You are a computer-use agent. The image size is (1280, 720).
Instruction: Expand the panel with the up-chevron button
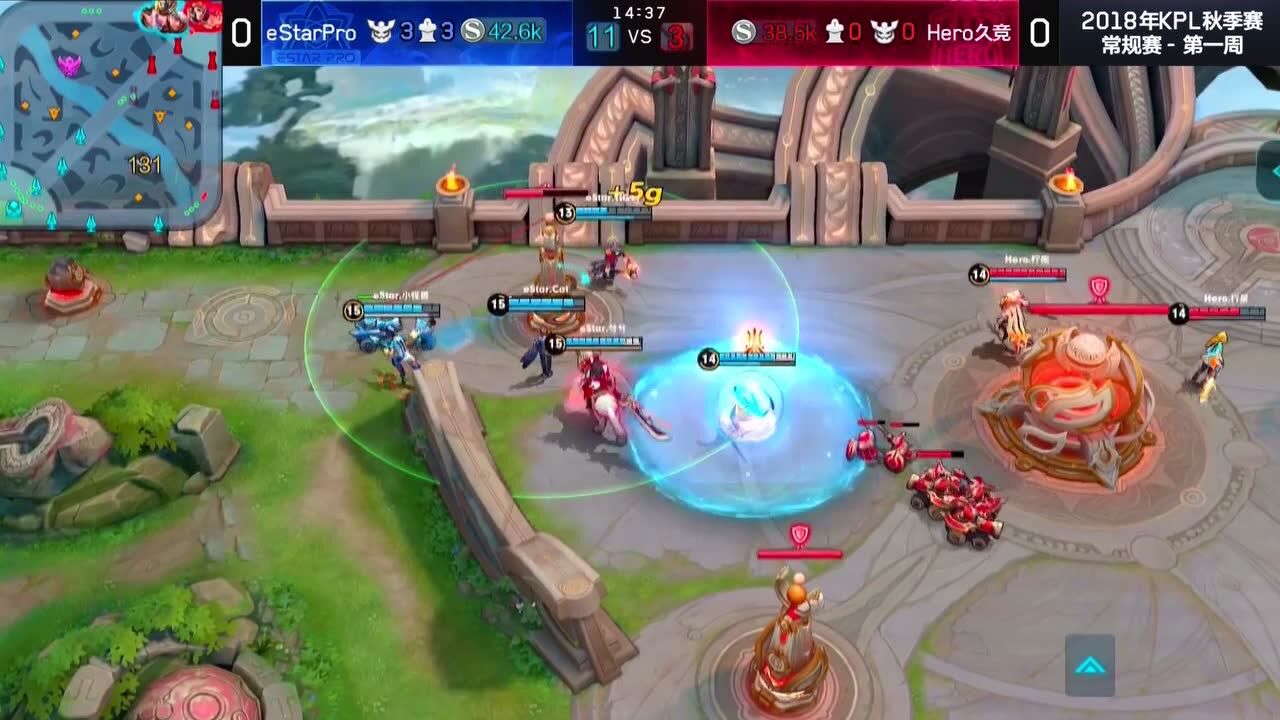click(1089, 665)
